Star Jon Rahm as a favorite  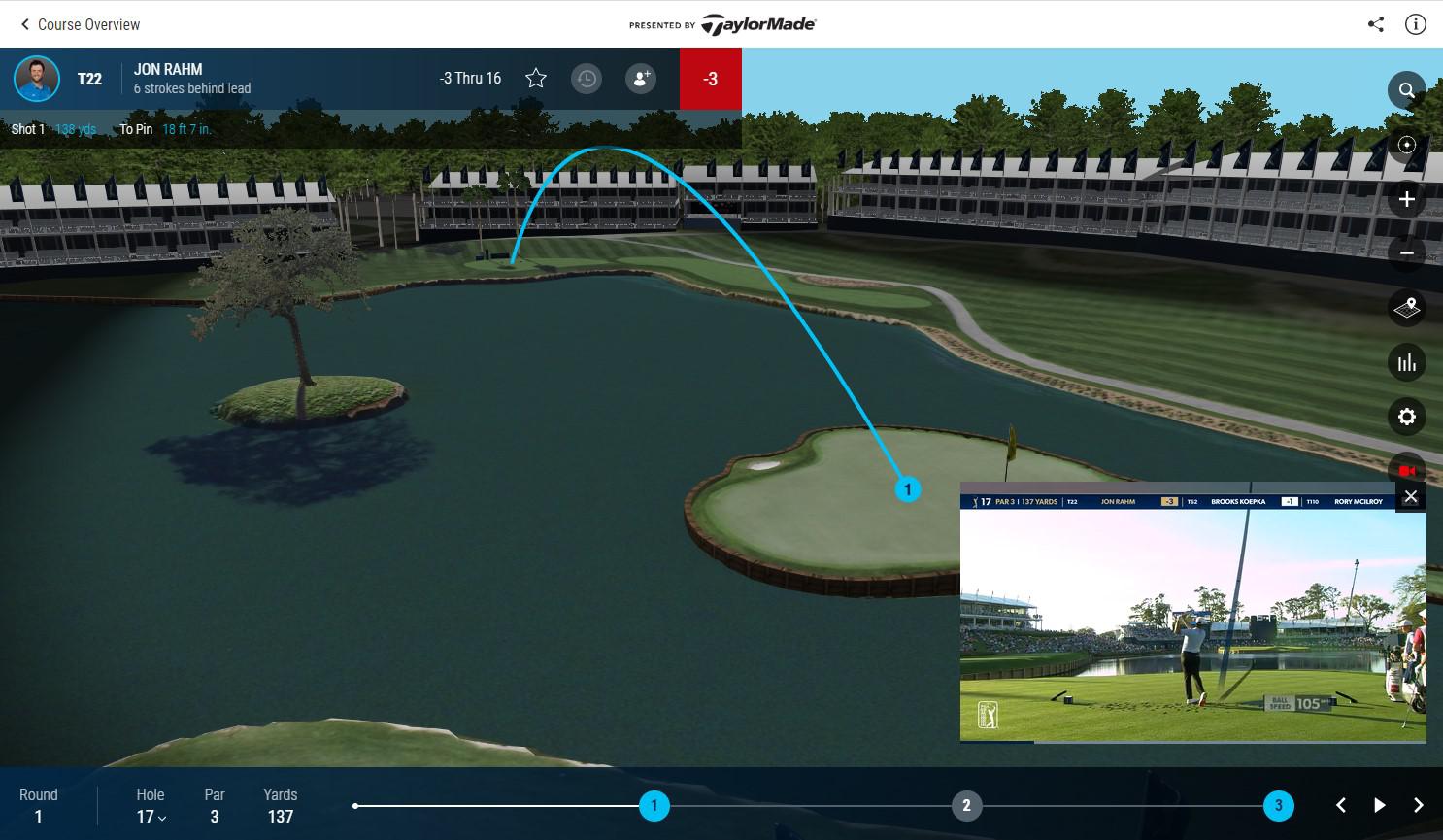(535, 78)
